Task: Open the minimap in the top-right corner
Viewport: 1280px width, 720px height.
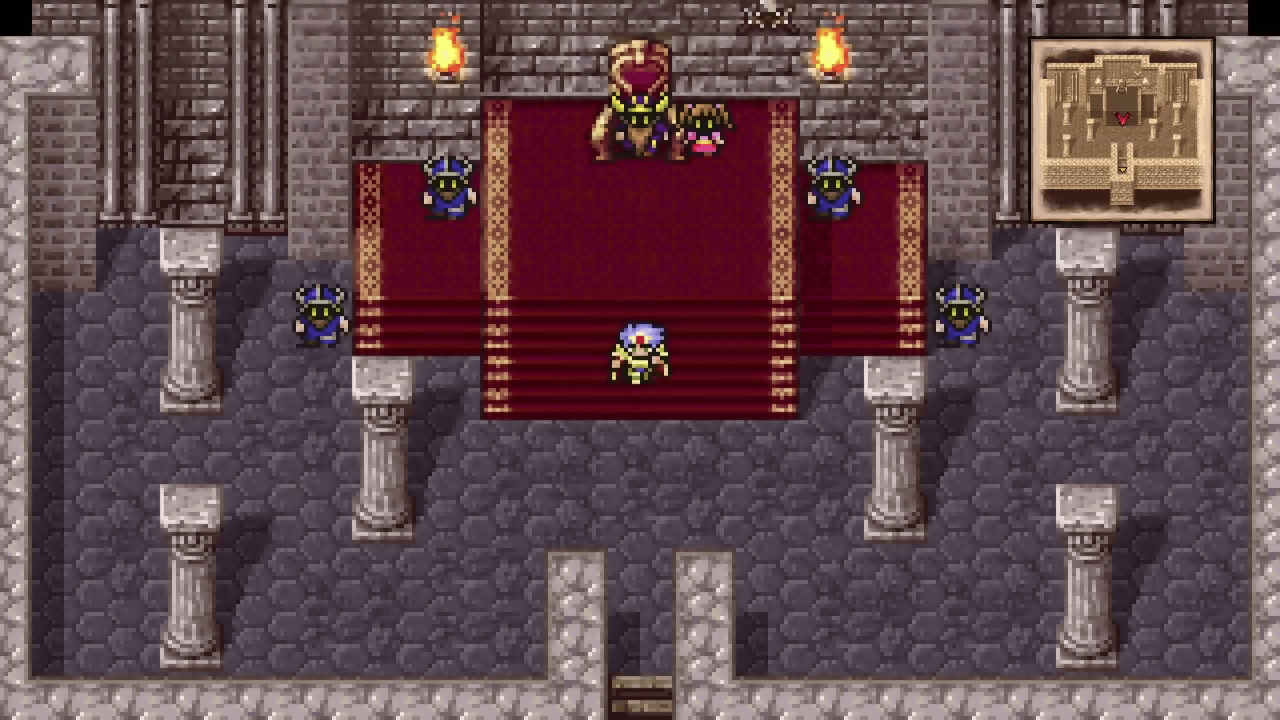Action: (1122, 125)
